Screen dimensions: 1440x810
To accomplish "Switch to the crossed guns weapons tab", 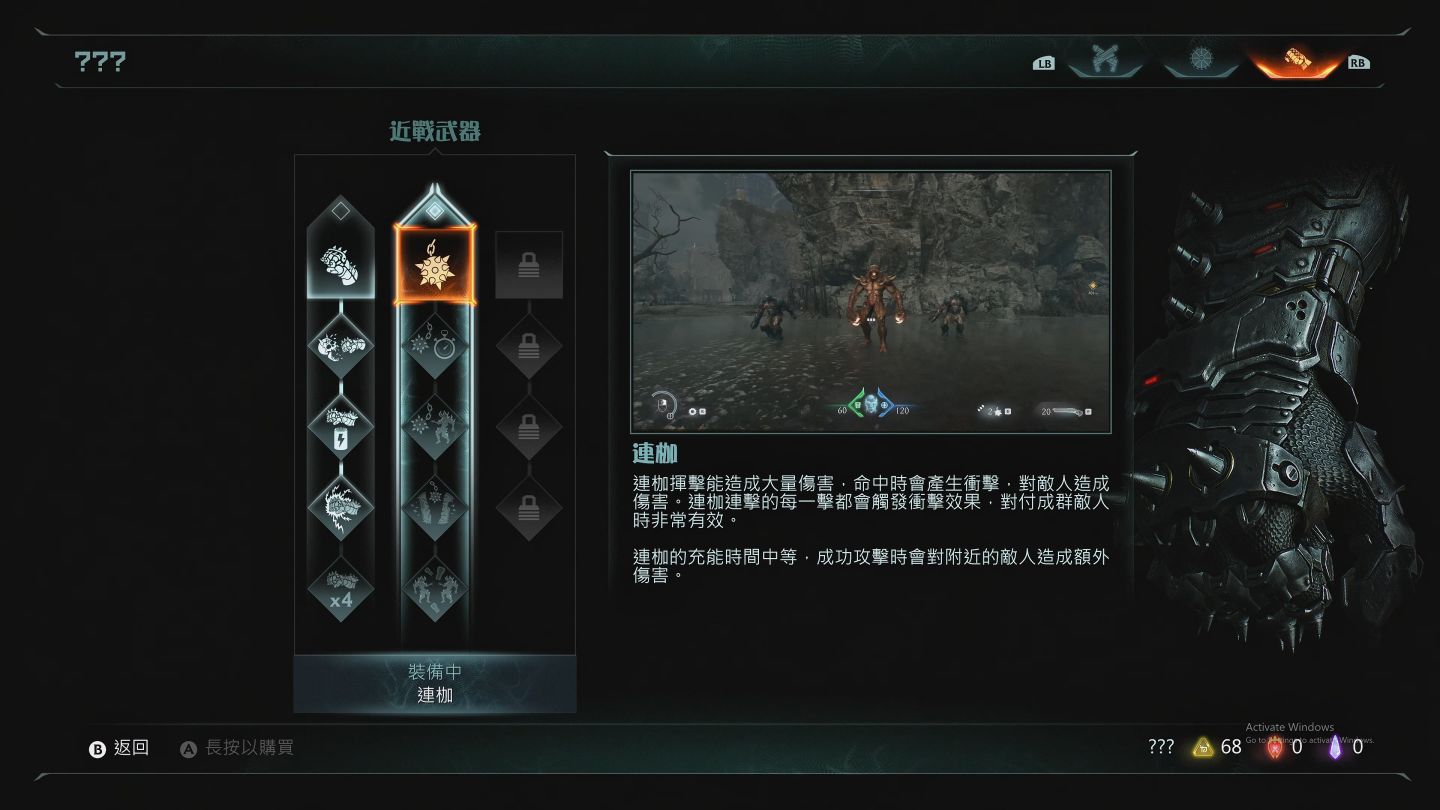I will [1104, 59].
